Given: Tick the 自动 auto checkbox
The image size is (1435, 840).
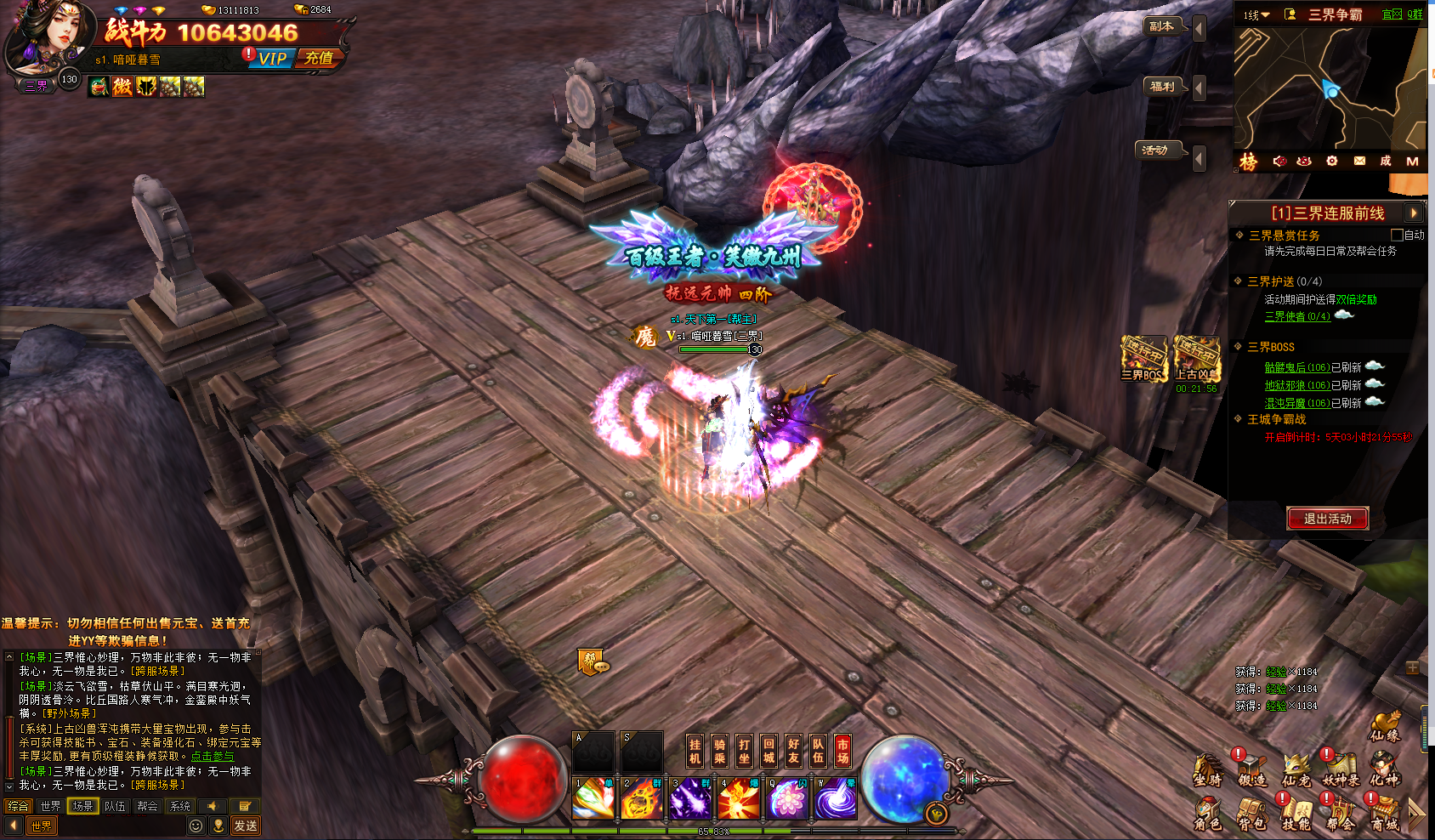Looking at the screenshot, I should click(1397, 235).
